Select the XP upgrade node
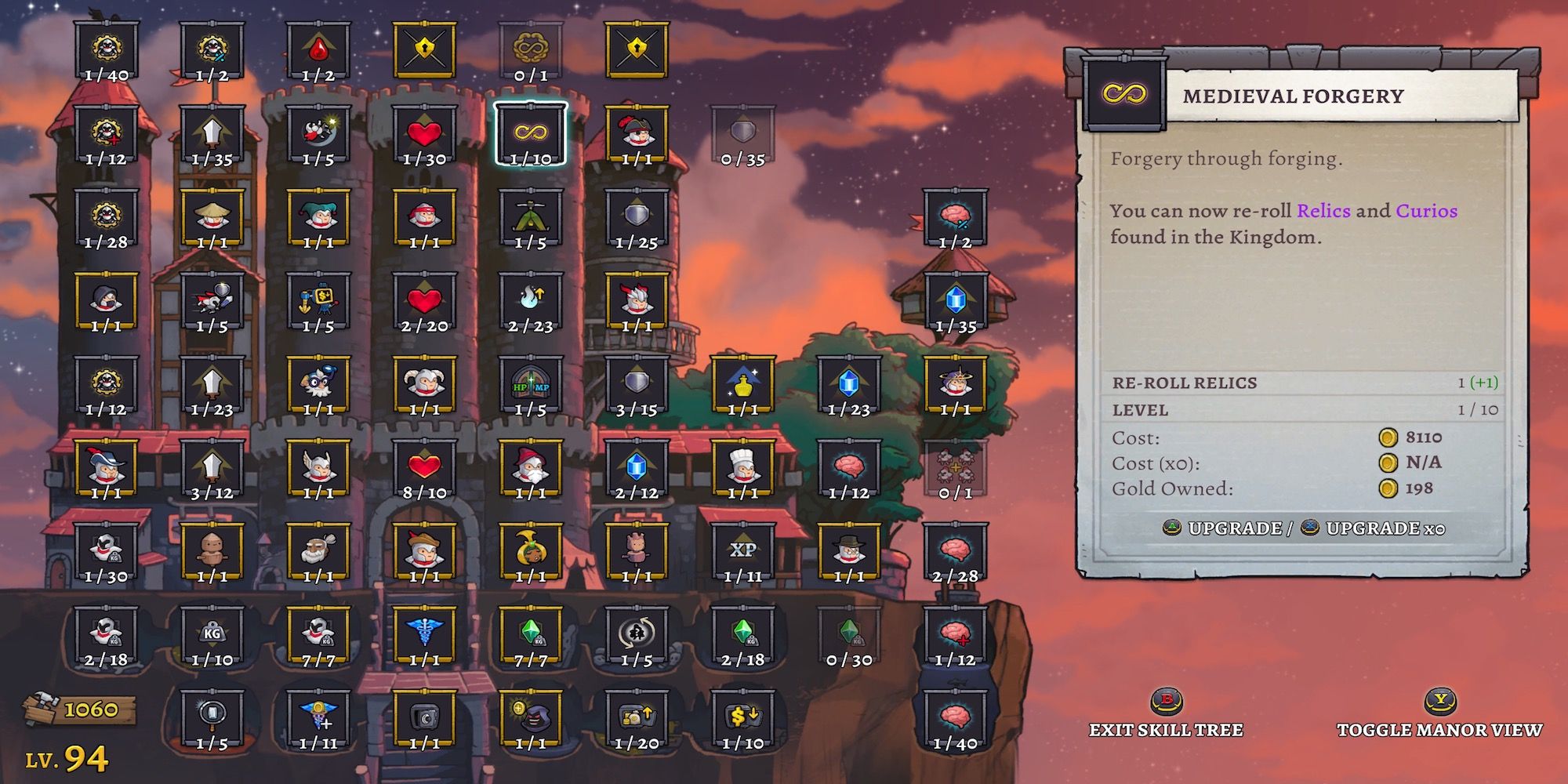This screenshot has width=1568, height=784. tap(742, 551)
